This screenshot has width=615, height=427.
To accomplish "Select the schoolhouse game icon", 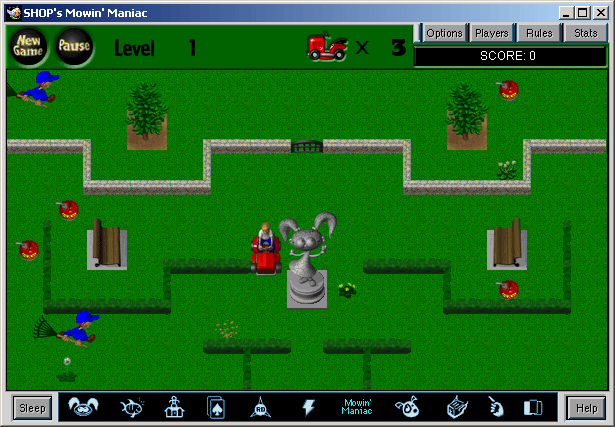I will point(172,407).
